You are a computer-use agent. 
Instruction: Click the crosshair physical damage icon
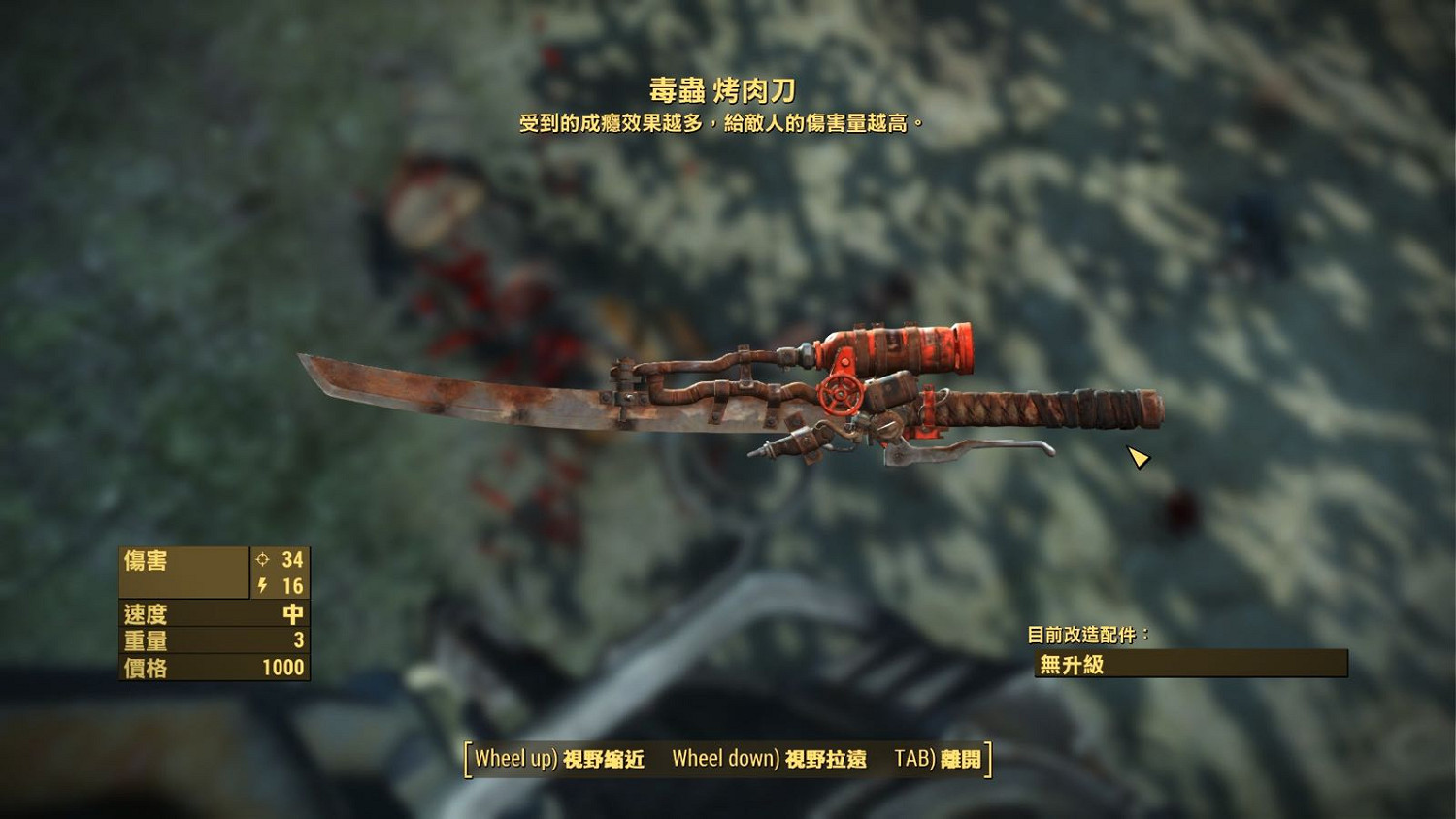point(261,560)
